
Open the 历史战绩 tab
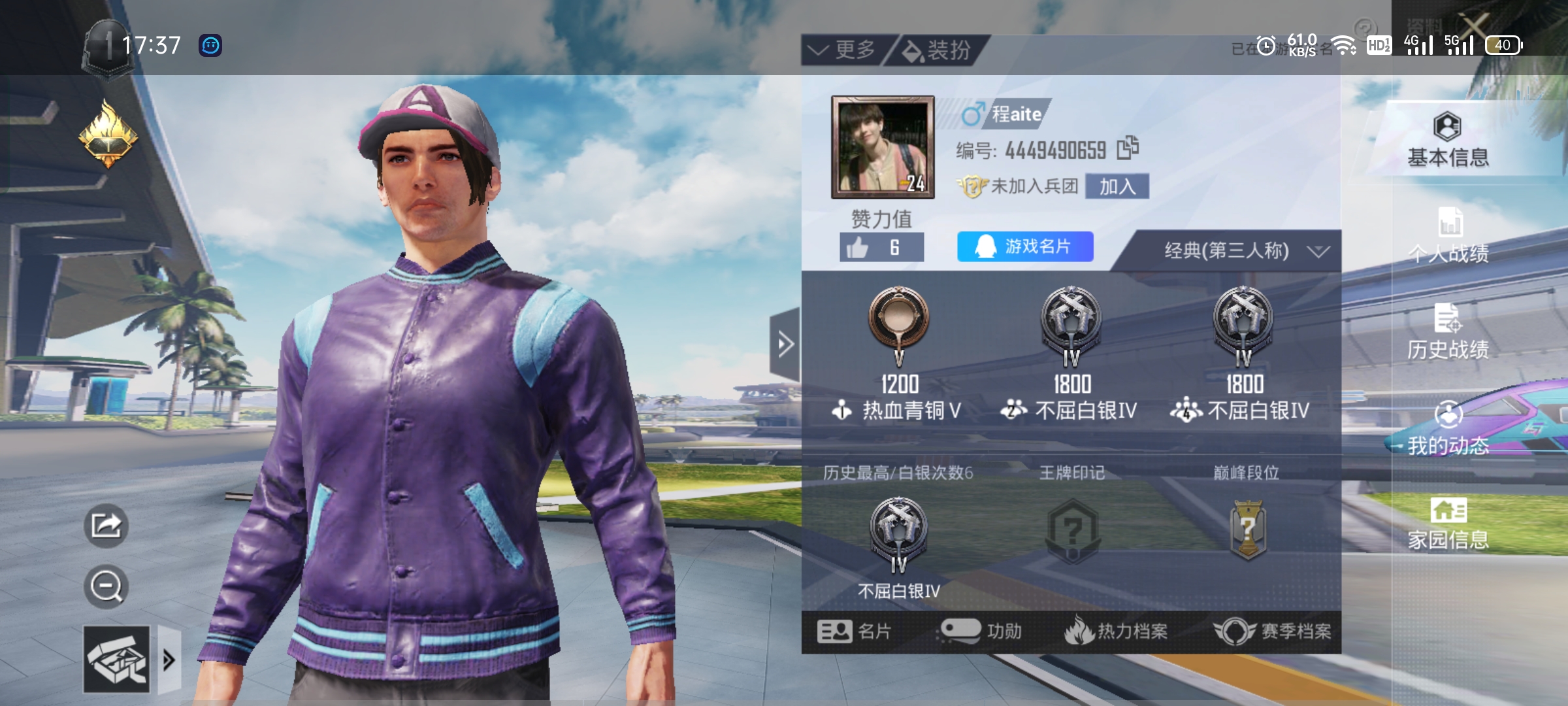1448,332
